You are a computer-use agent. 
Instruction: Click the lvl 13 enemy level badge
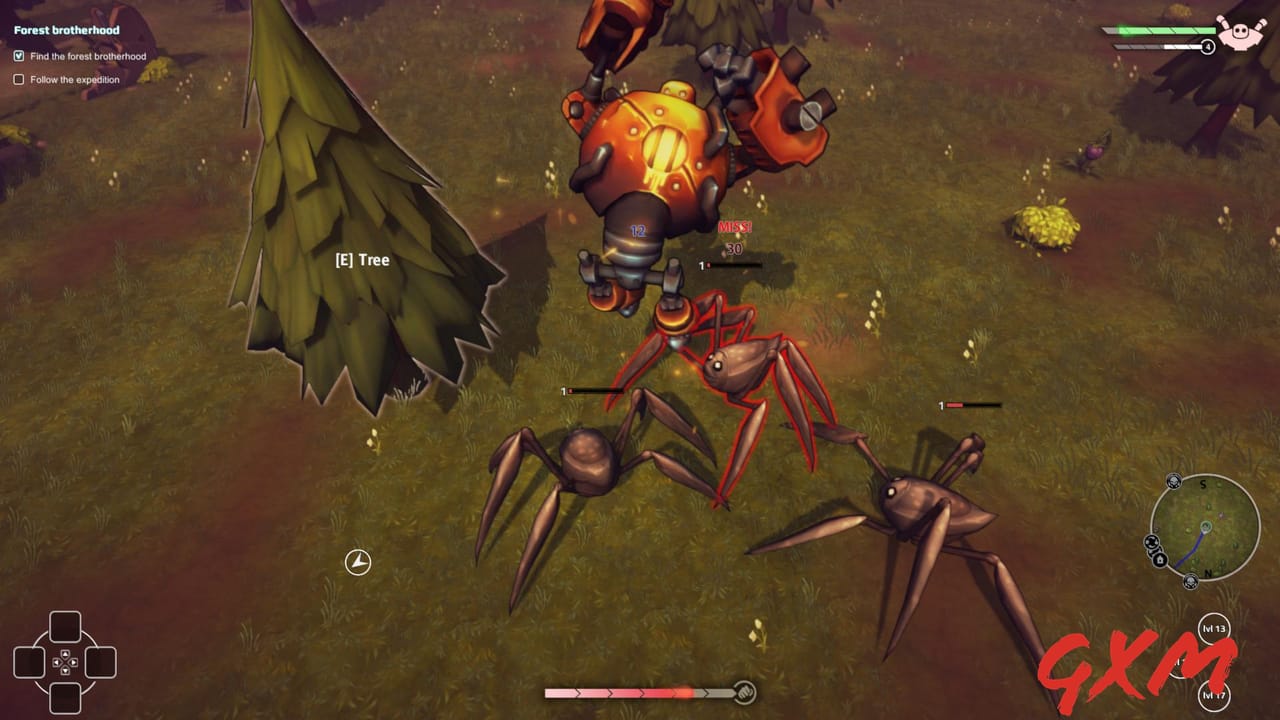[x=1214, y=628]
